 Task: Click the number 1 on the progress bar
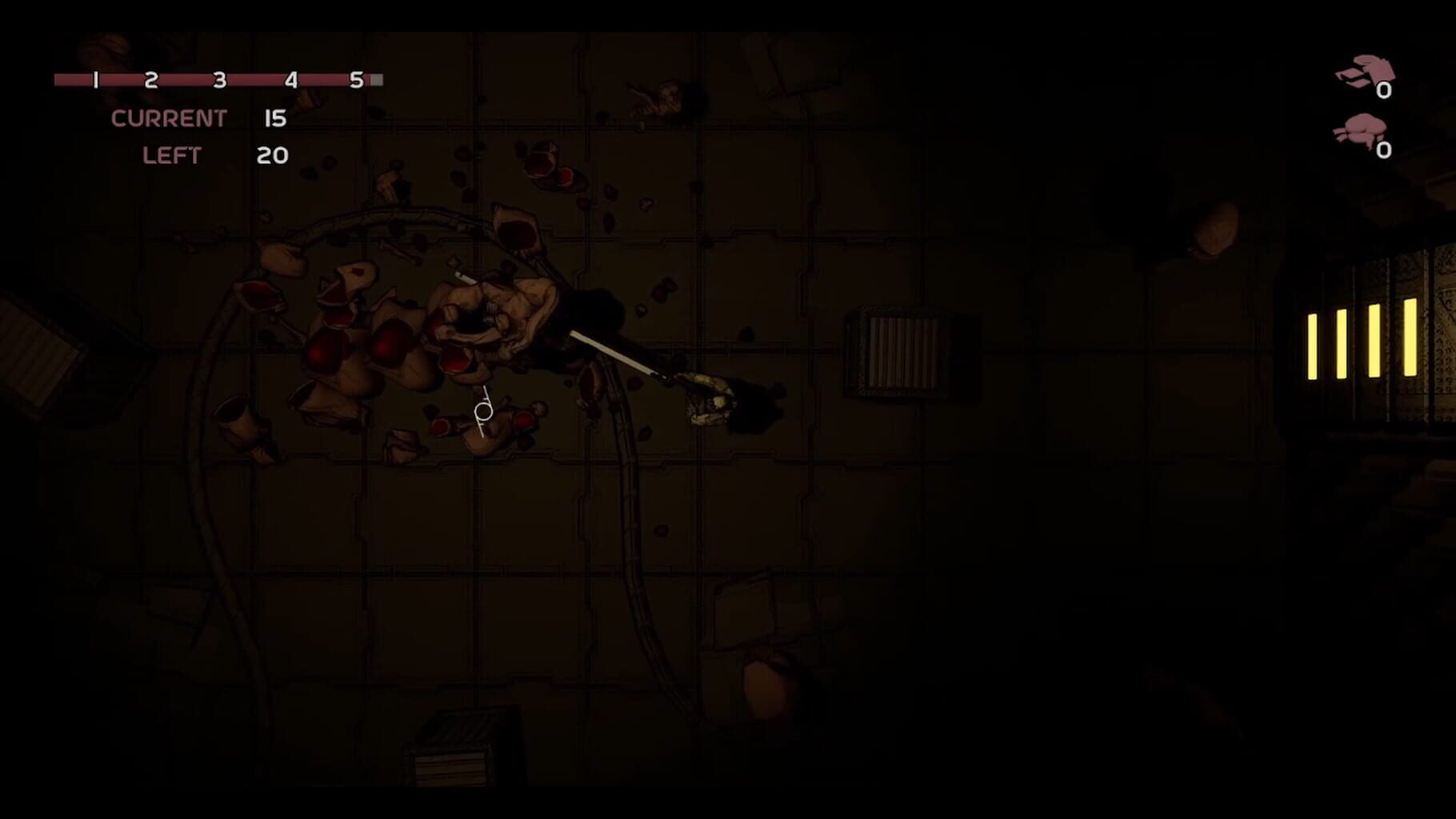pyautogui.click(x=94, y=79)
